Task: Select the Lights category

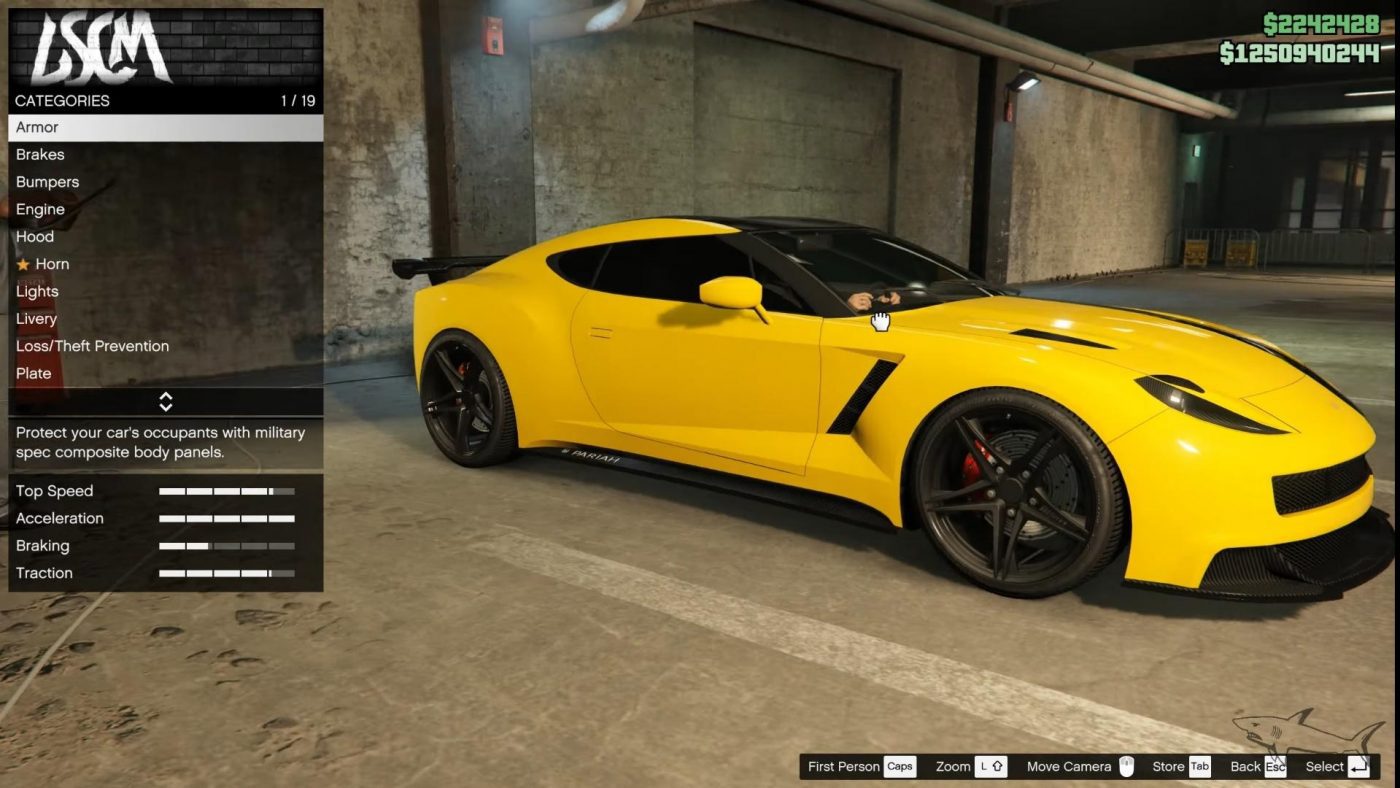Action: [x=37, y=291]
